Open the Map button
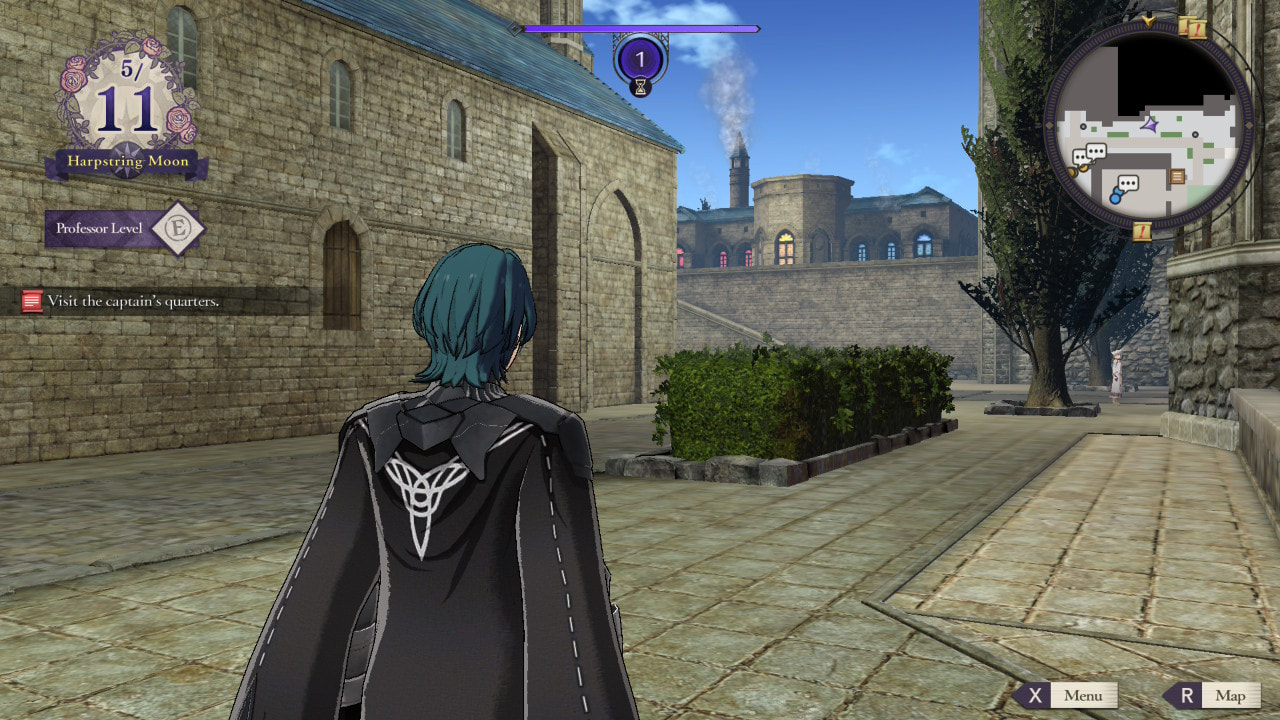This screenshot has height=720, width=1280. [x=1214, y=695]
